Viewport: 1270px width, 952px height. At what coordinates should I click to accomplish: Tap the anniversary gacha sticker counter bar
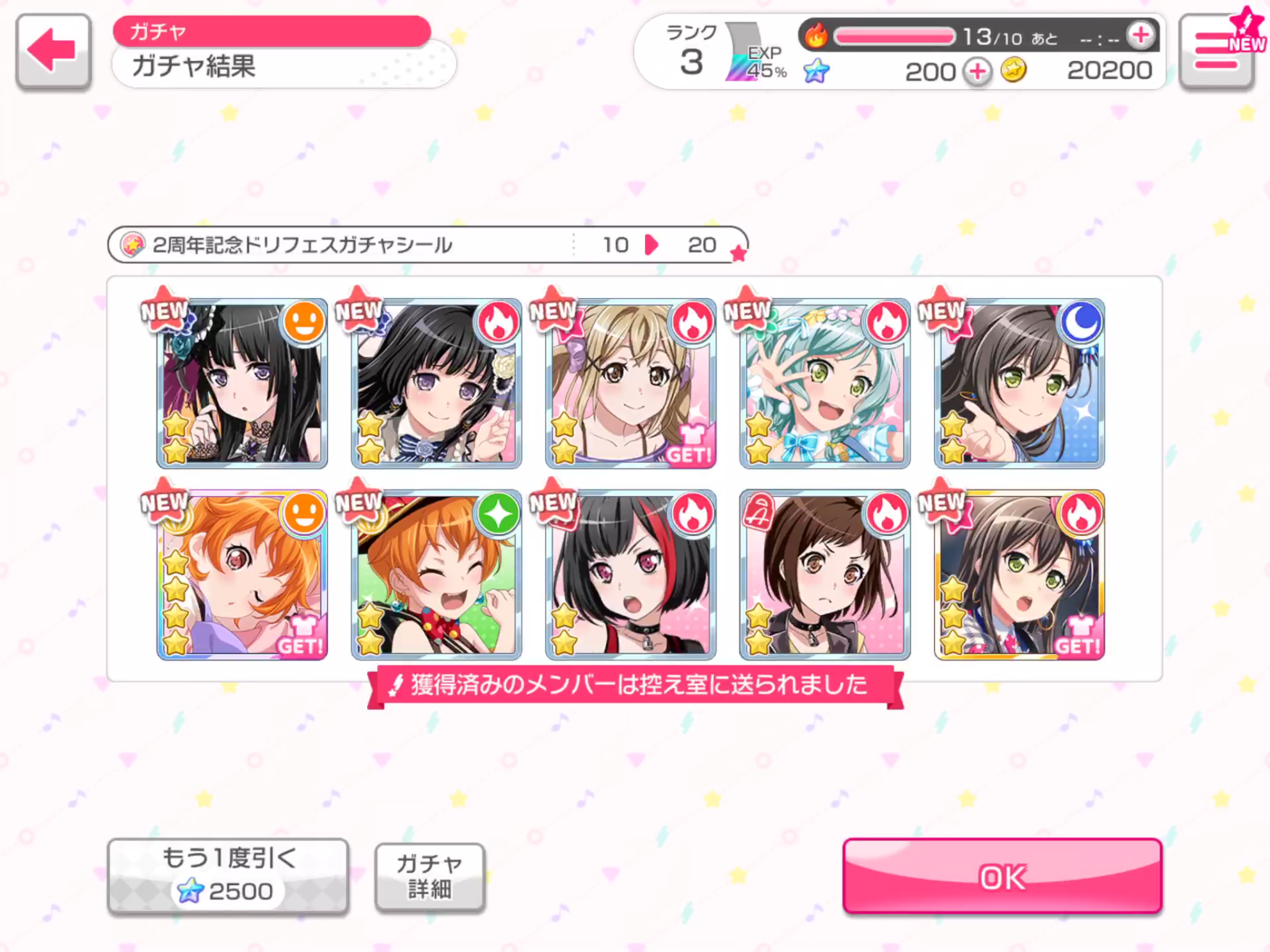[428, 245]
